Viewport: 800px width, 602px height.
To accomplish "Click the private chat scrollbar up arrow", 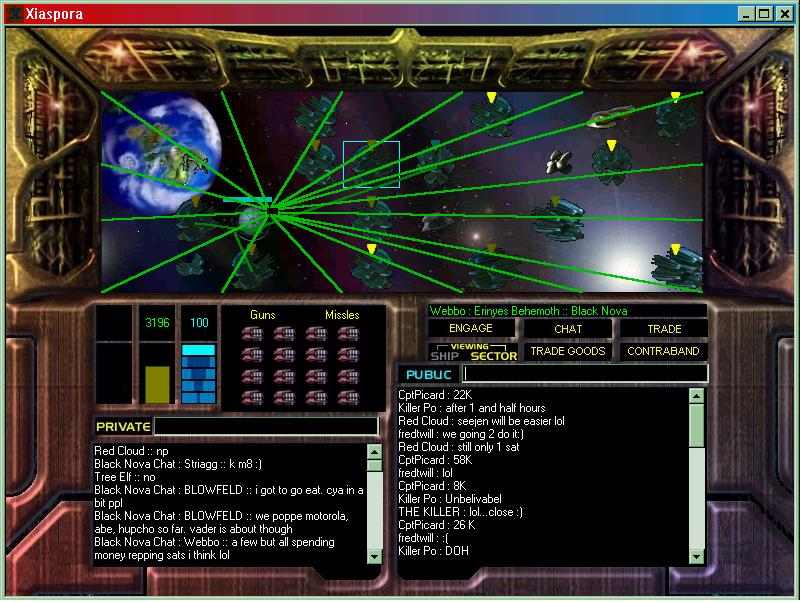I will pyautogui.click(x=375, y=452).
